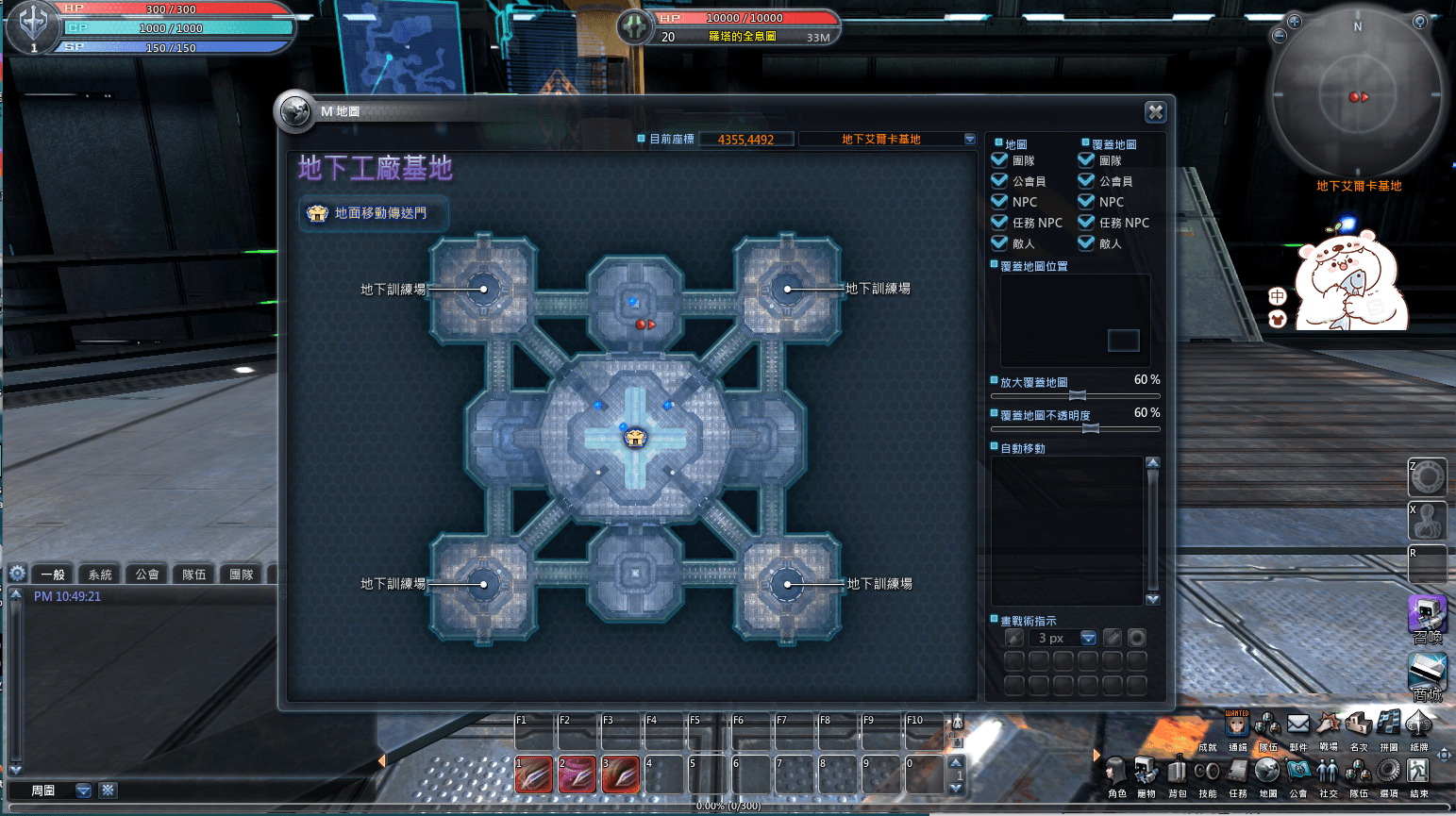Open the 地下艾爾卡基地 region dropdown
The image size is (1456, 816).
point(969,139)
